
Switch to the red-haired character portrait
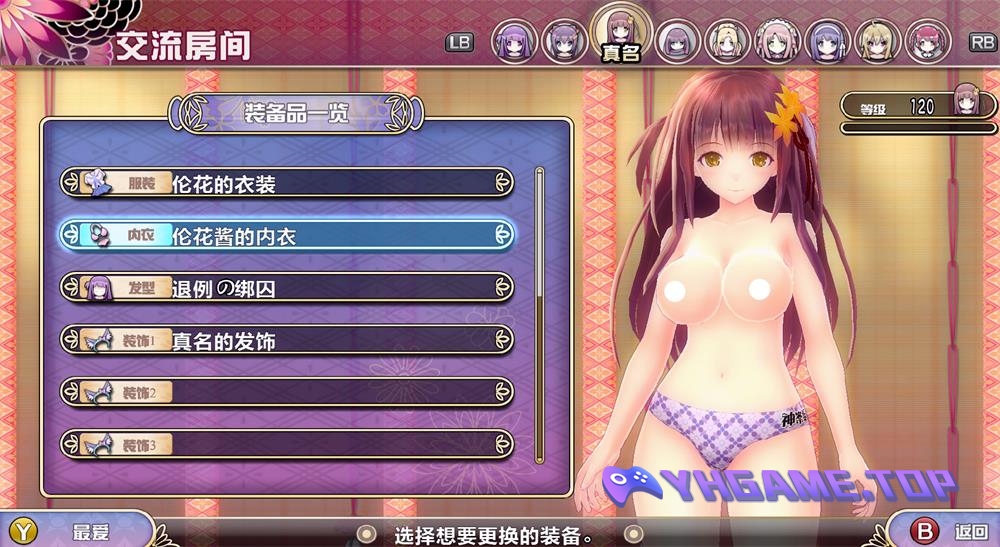pos(926,41)
